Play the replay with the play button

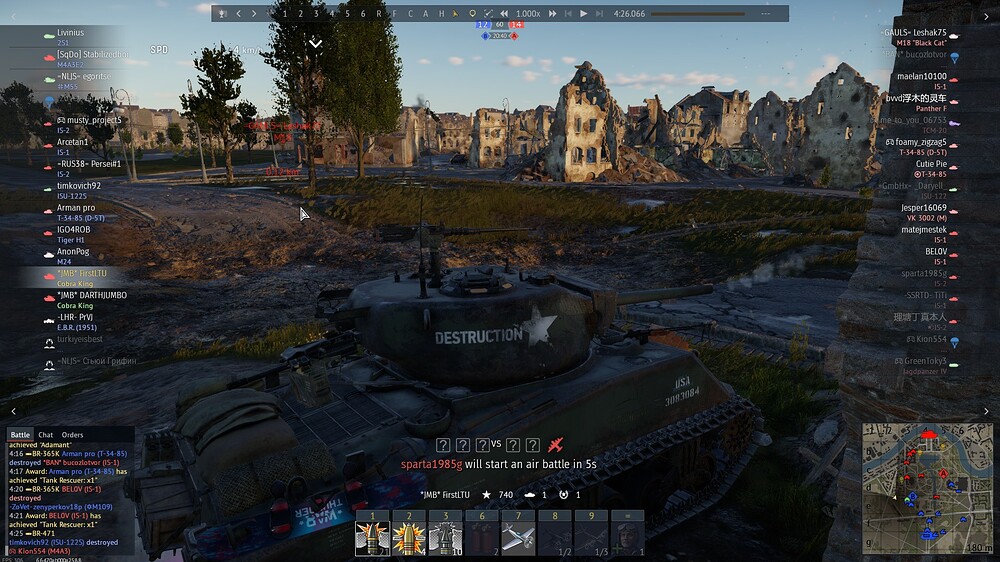coord(584,14)
